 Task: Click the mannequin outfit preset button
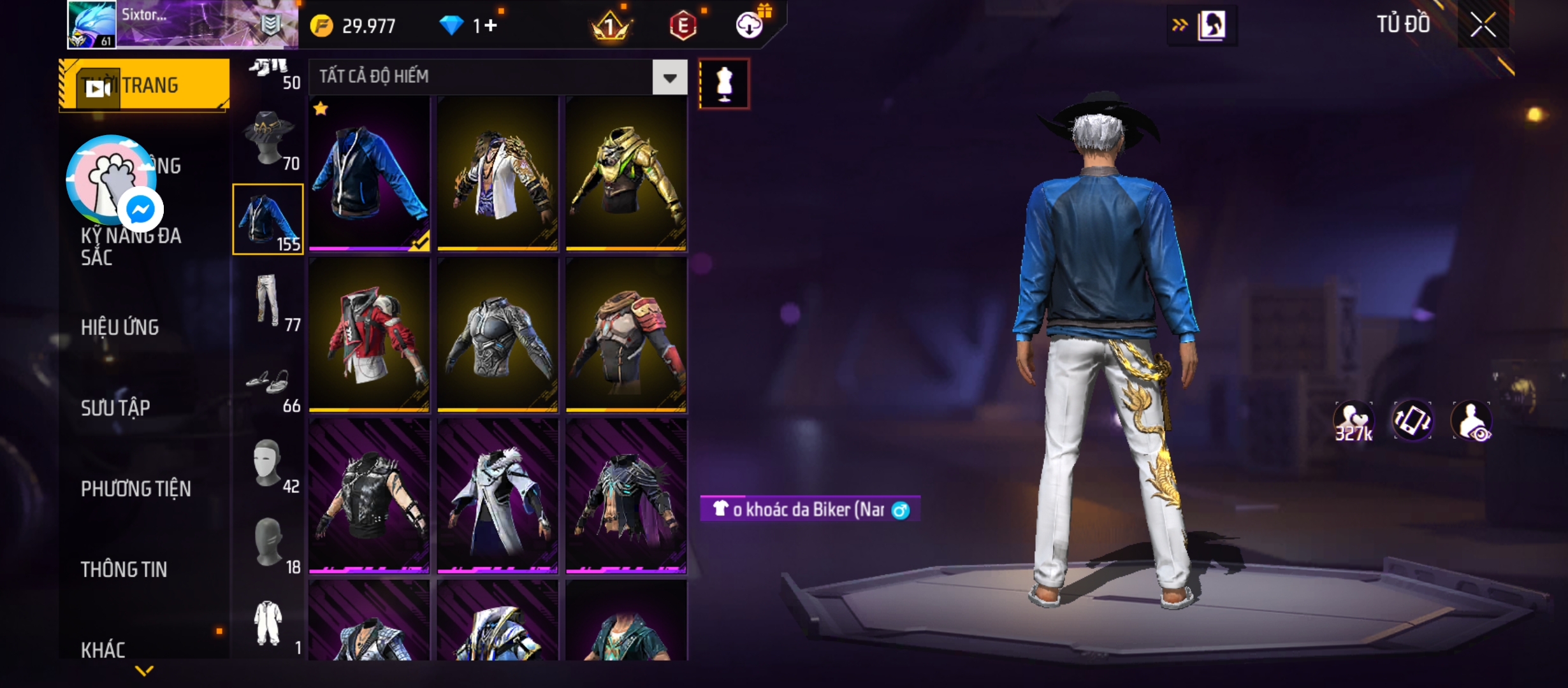click(x=724, y=84)
